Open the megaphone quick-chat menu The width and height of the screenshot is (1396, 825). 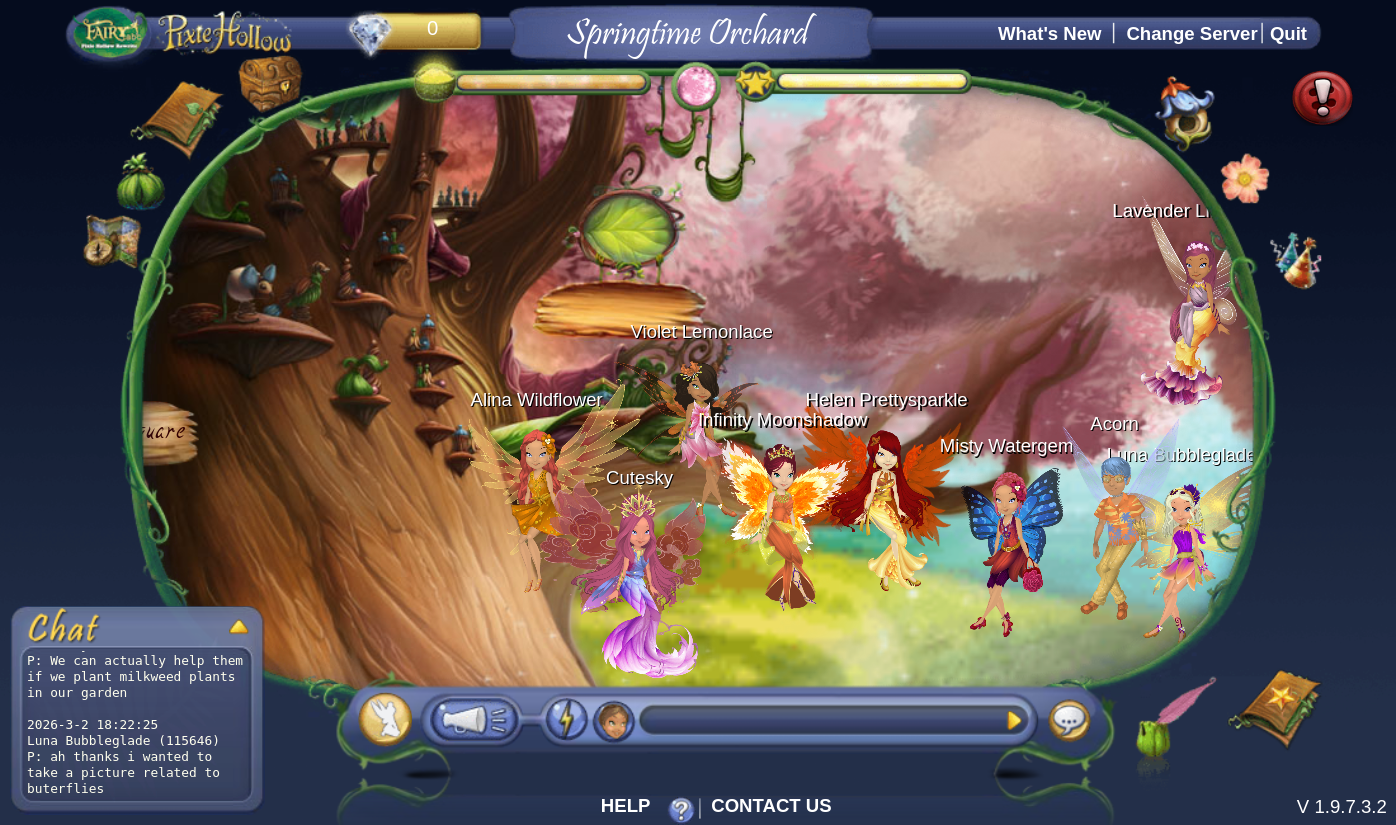pos(472,720)
